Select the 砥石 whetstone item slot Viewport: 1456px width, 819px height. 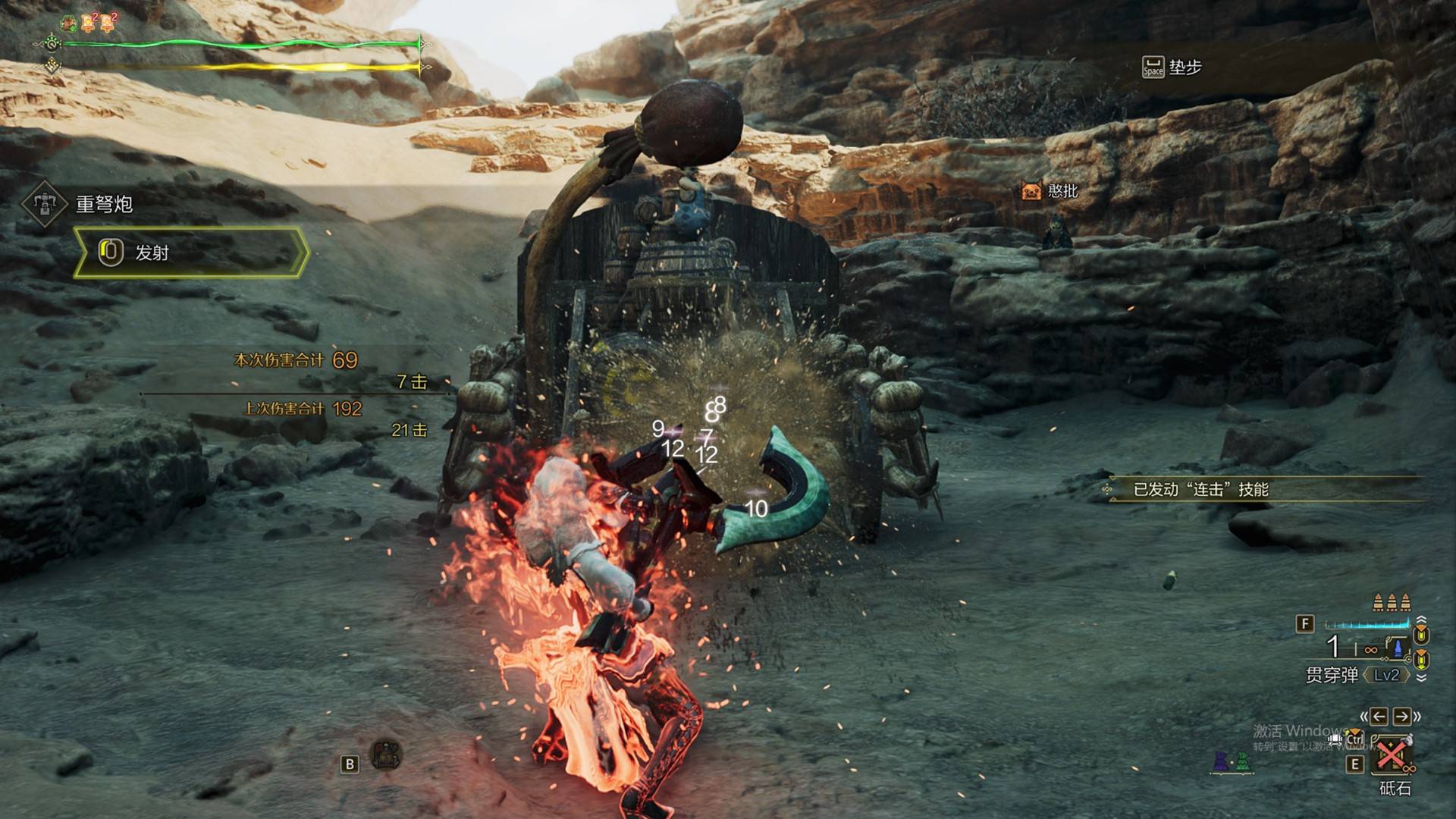pos(1392,756)
